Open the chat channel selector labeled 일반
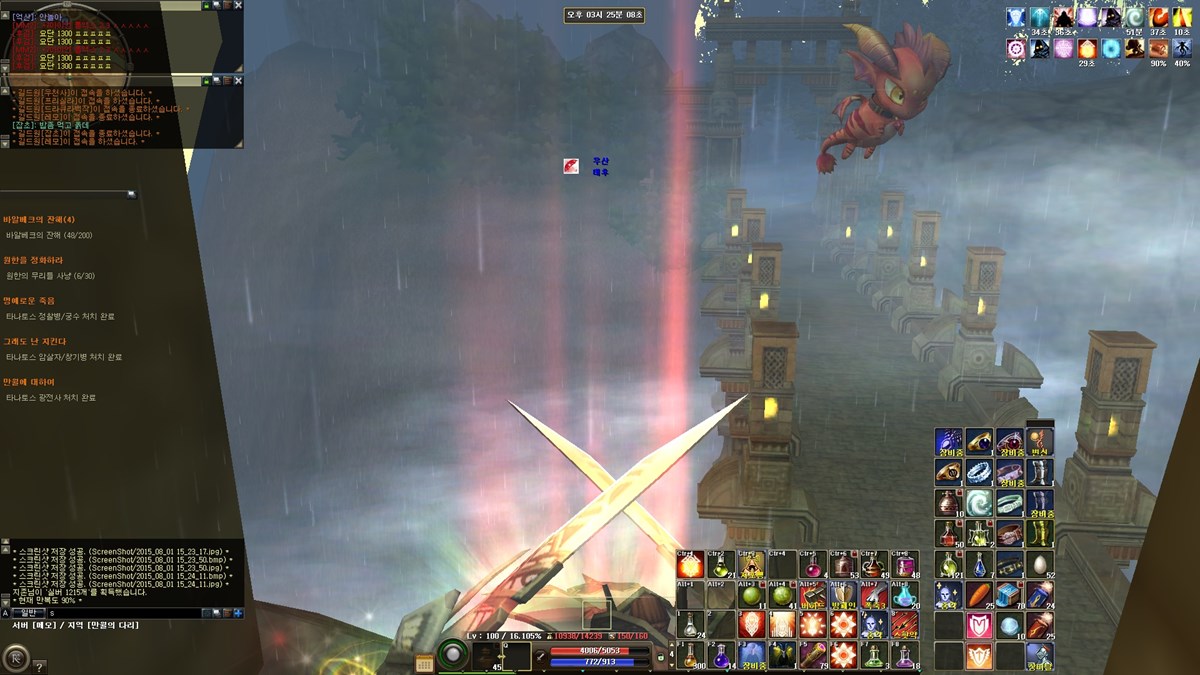 click(28, 612)
